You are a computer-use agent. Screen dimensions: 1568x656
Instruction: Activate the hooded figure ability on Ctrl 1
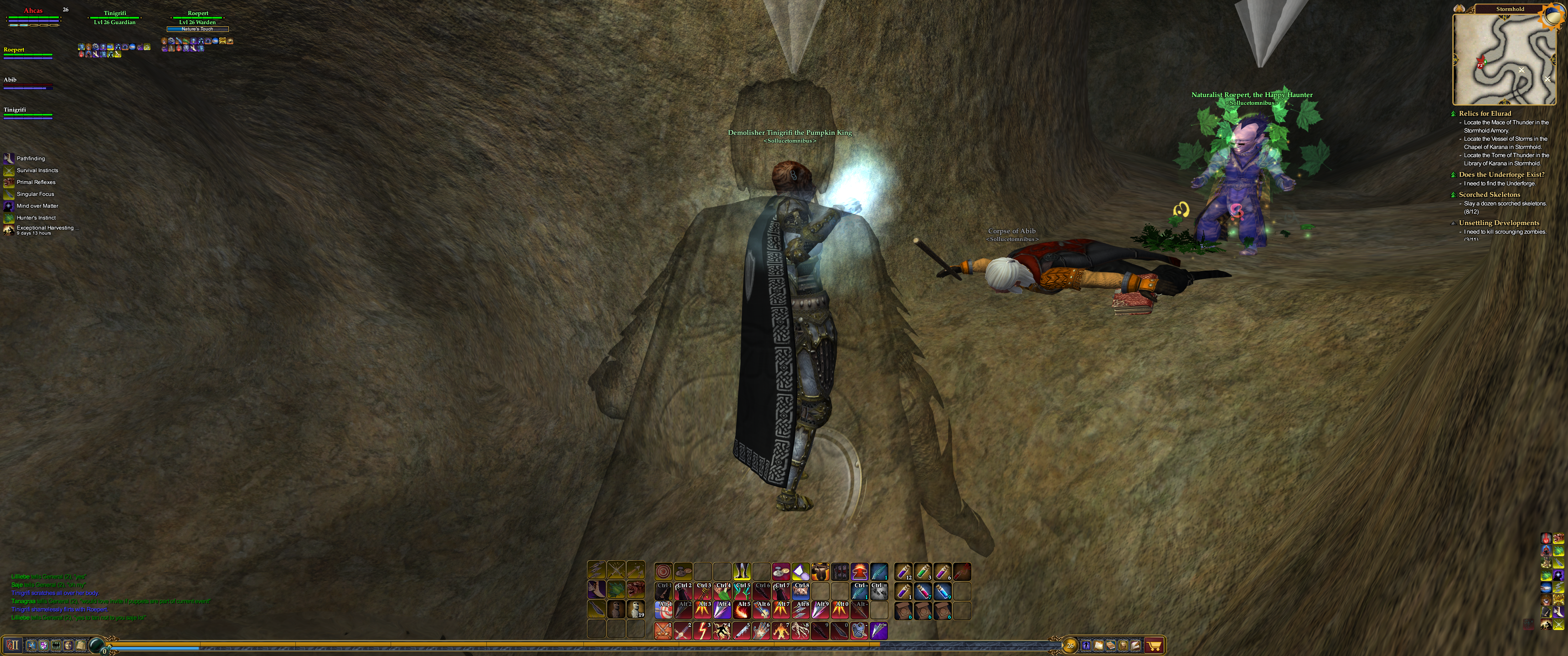click(663, 590)
